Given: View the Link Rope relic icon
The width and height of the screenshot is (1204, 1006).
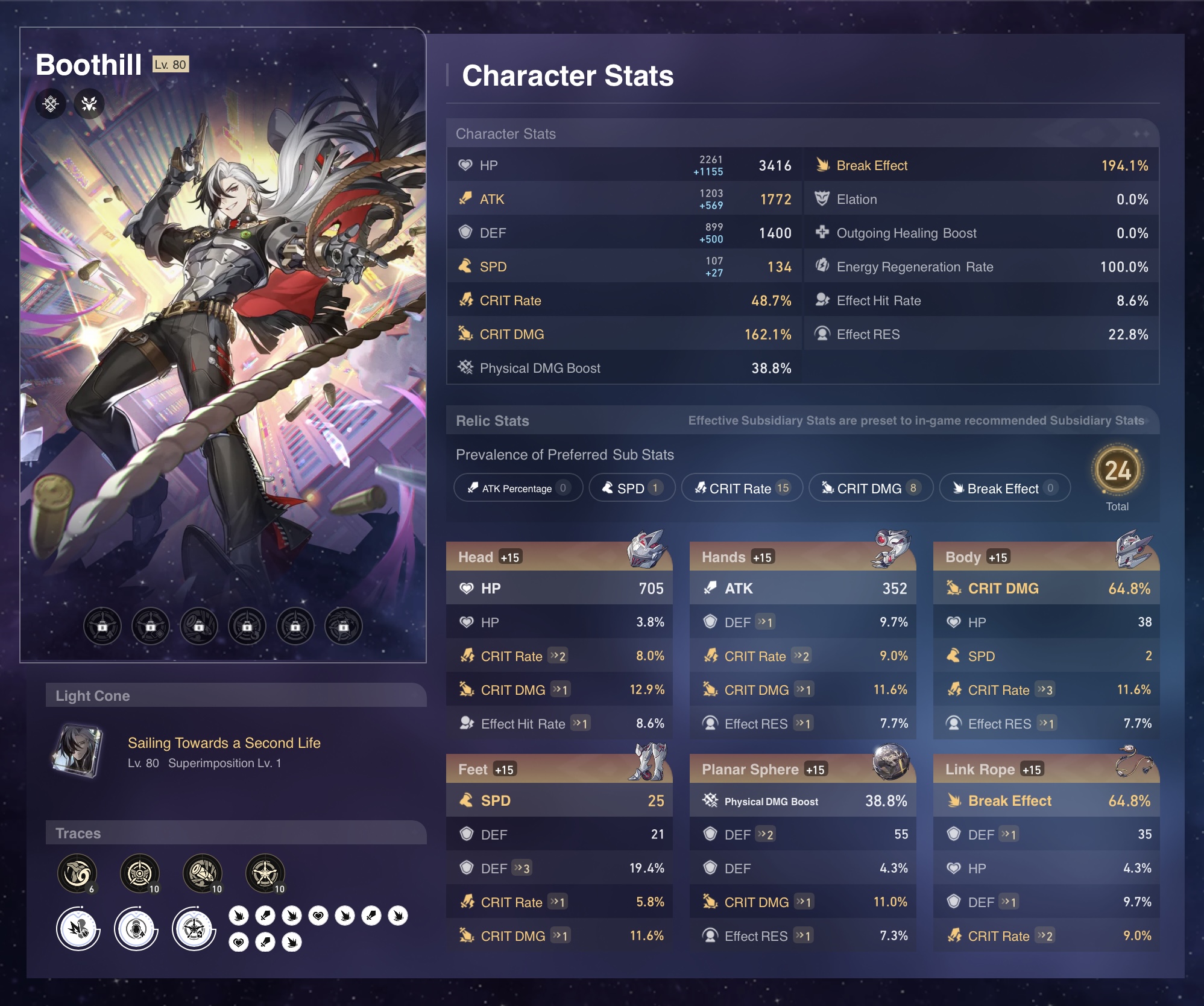Looking at the screenshot, I should 1134,761.
